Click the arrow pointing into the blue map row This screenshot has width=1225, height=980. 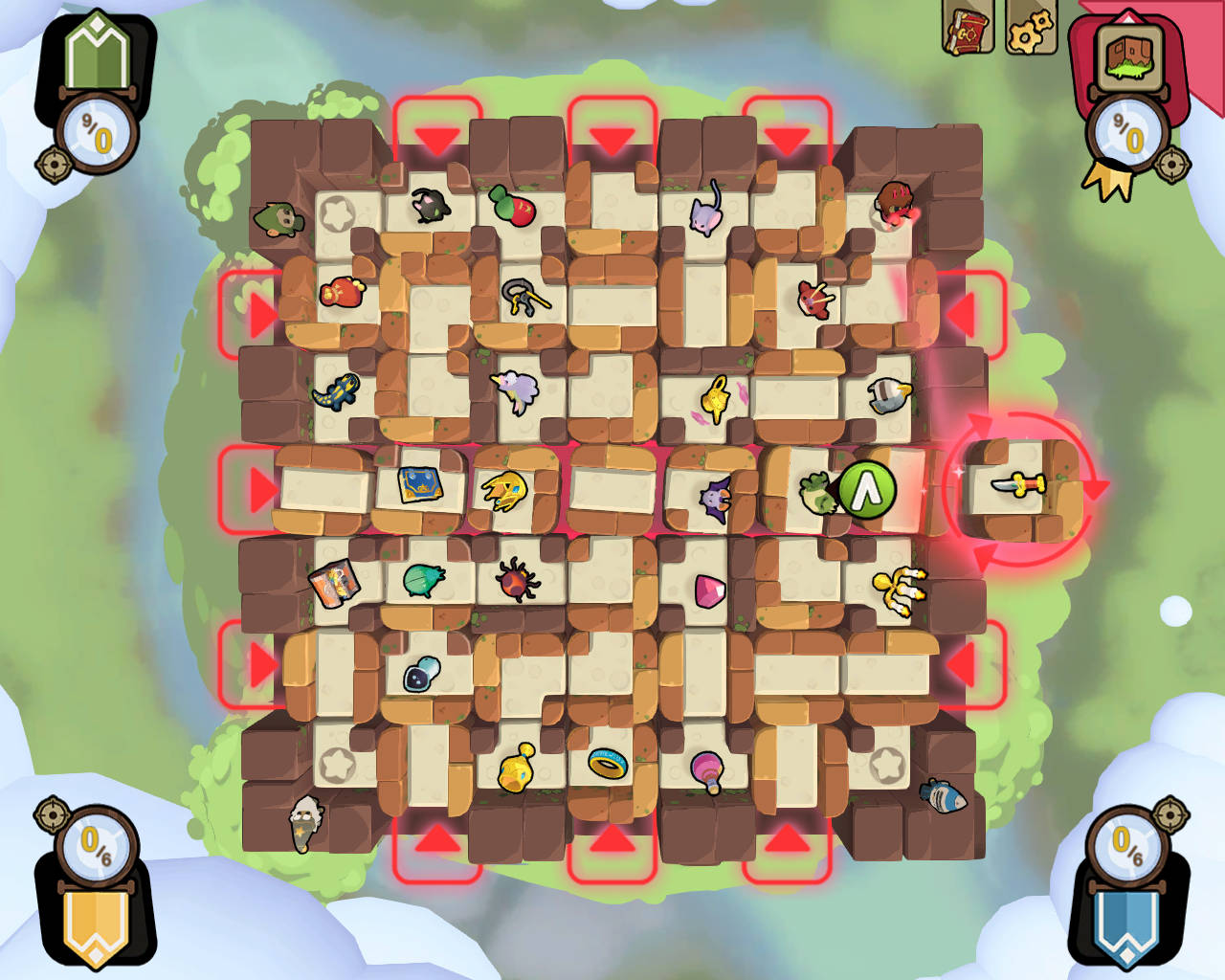click(x=260, y=490)
